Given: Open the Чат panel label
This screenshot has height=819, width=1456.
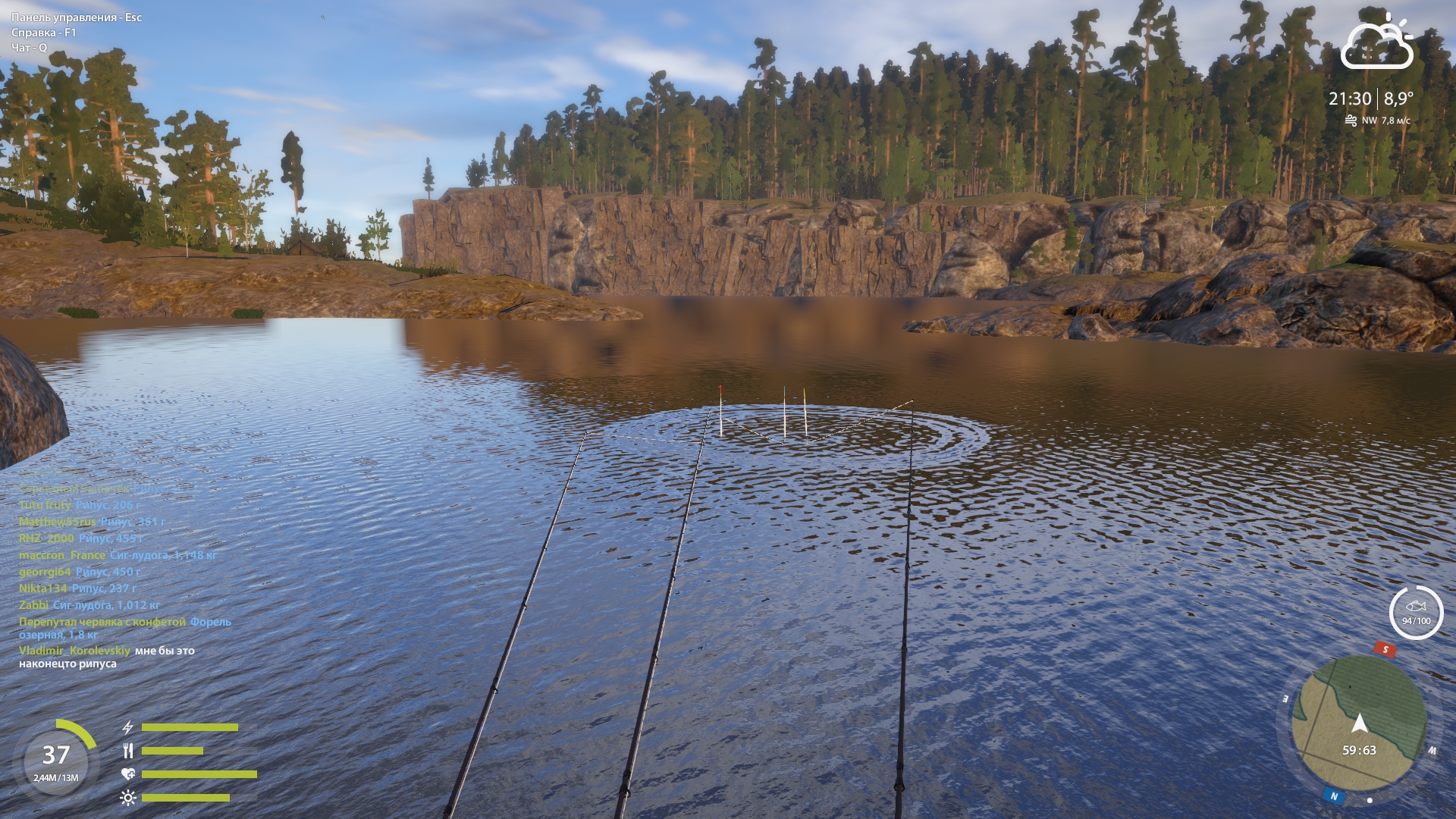Looking at the screenshot, I should click(x=31, y=48).
